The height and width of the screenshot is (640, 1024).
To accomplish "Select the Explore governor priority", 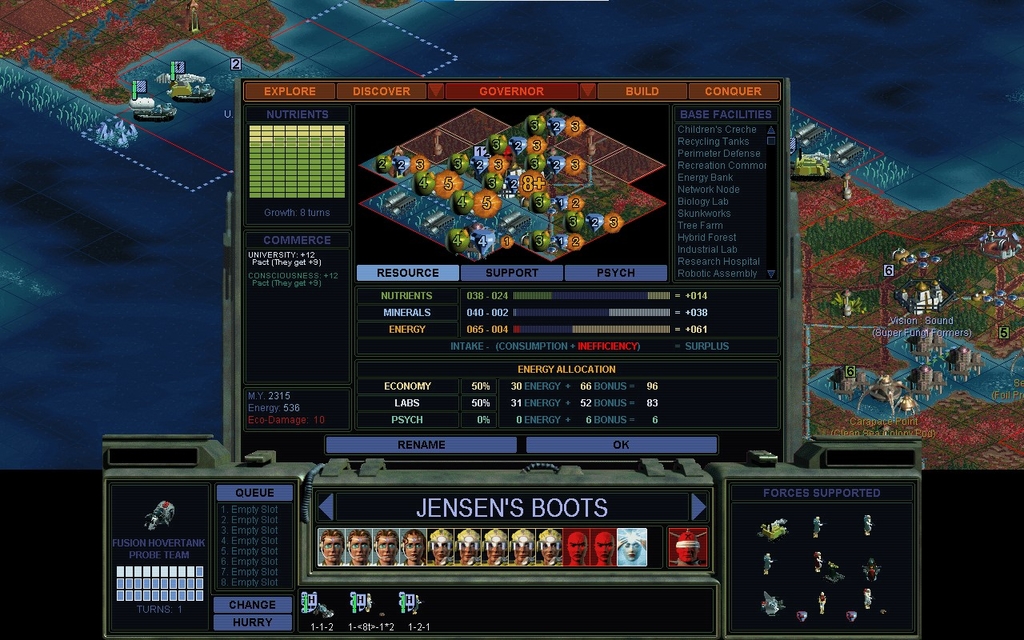I will coord(290,91).
